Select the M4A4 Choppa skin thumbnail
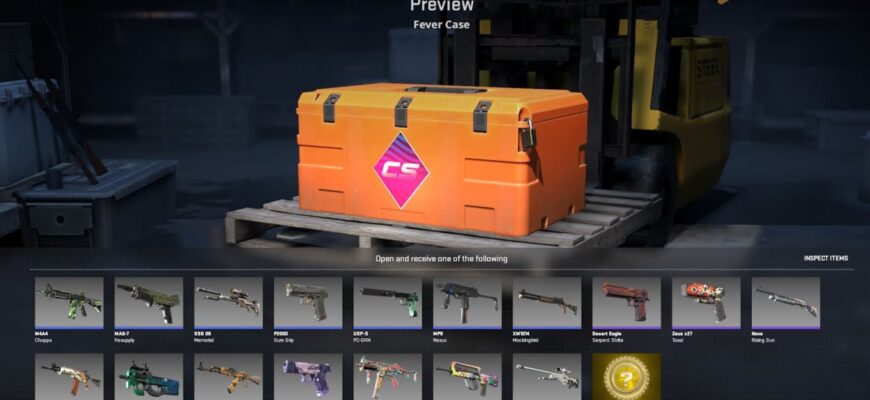 coord(68,301)
